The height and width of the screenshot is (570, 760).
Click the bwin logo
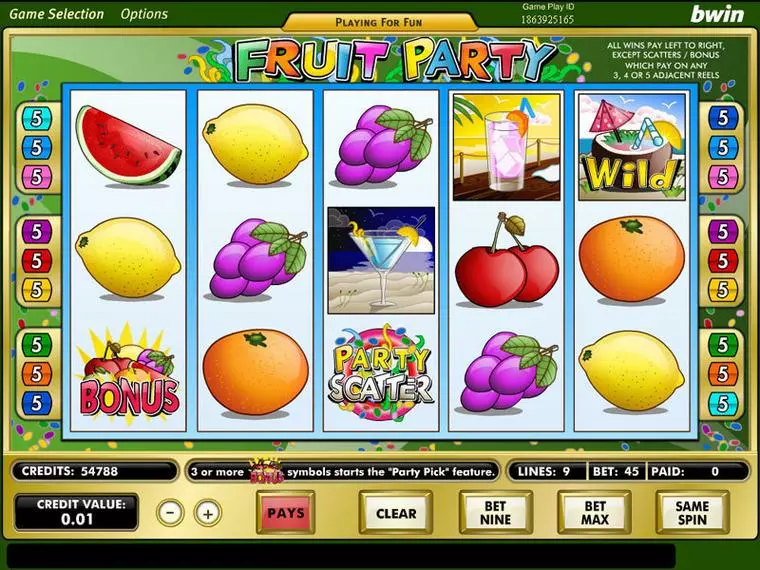717,14
